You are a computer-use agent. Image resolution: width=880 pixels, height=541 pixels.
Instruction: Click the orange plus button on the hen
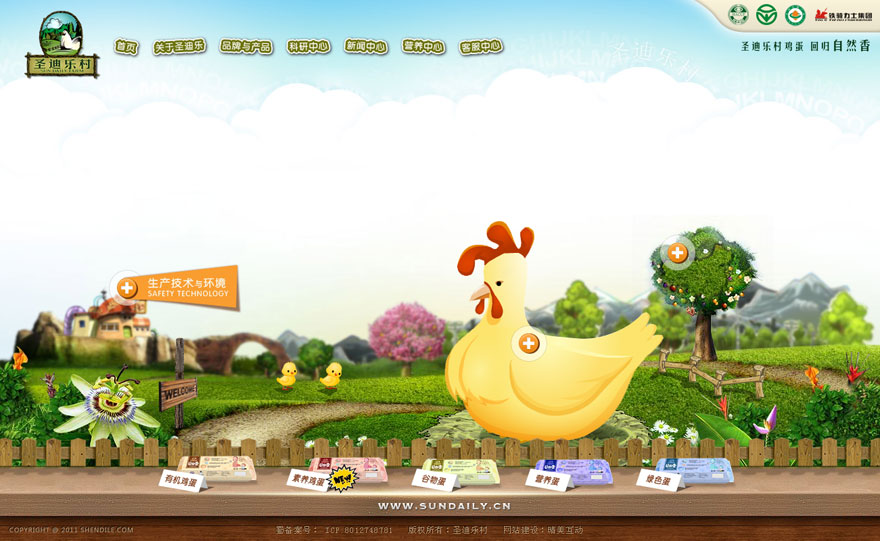coord(529,344)
